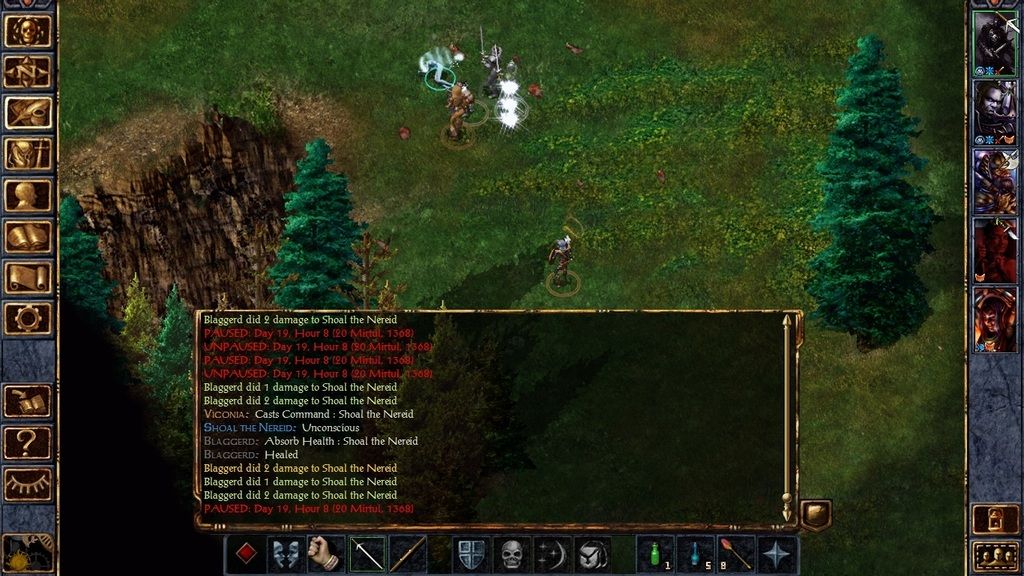1024x576 pixels.
Task: Open the priest scroll icon
Action: (x=27, y=277)
